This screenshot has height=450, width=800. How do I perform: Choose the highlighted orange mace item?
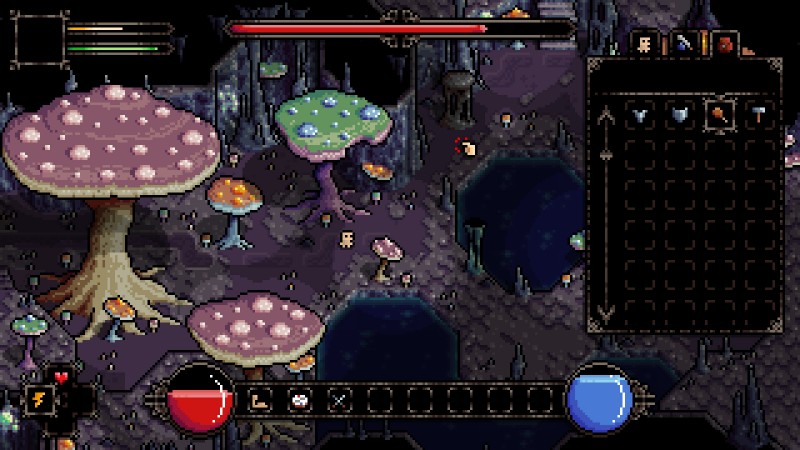tap(718, 114)
